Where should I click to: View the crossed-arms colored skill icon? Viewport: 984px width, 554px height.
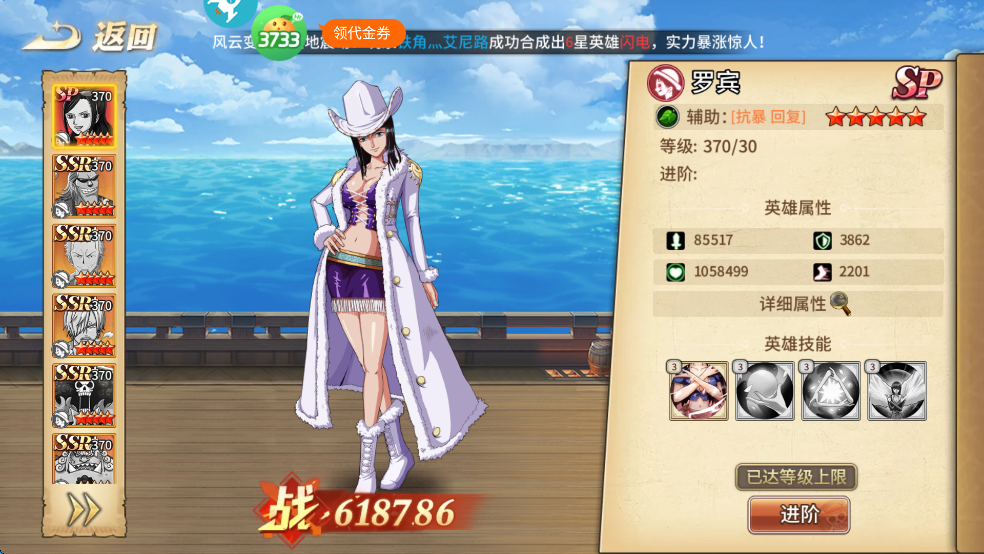tap(698, 391)
